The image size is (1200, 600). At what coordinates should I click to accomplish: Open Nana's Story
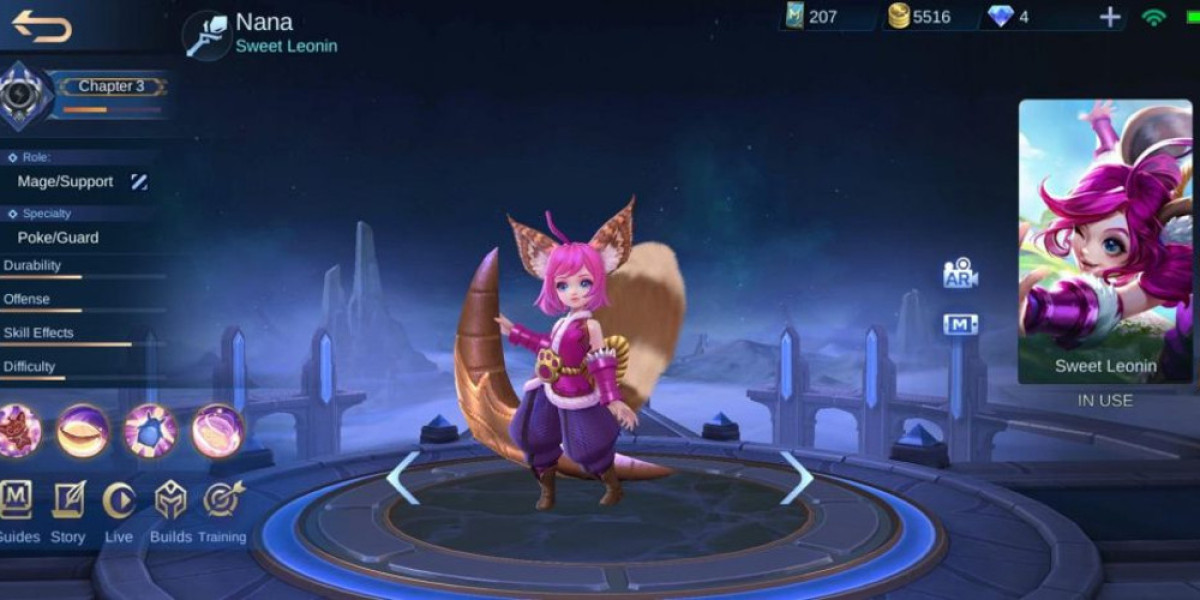click(68, 500)
